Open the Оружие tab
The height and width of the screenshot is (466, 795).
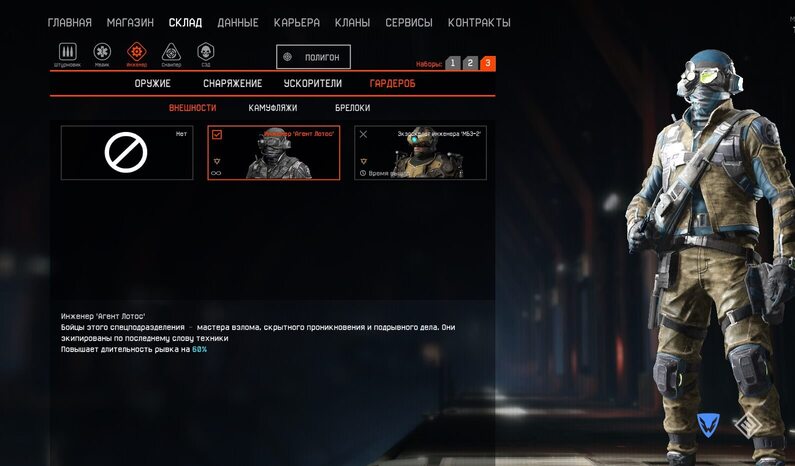coord(152,84)
